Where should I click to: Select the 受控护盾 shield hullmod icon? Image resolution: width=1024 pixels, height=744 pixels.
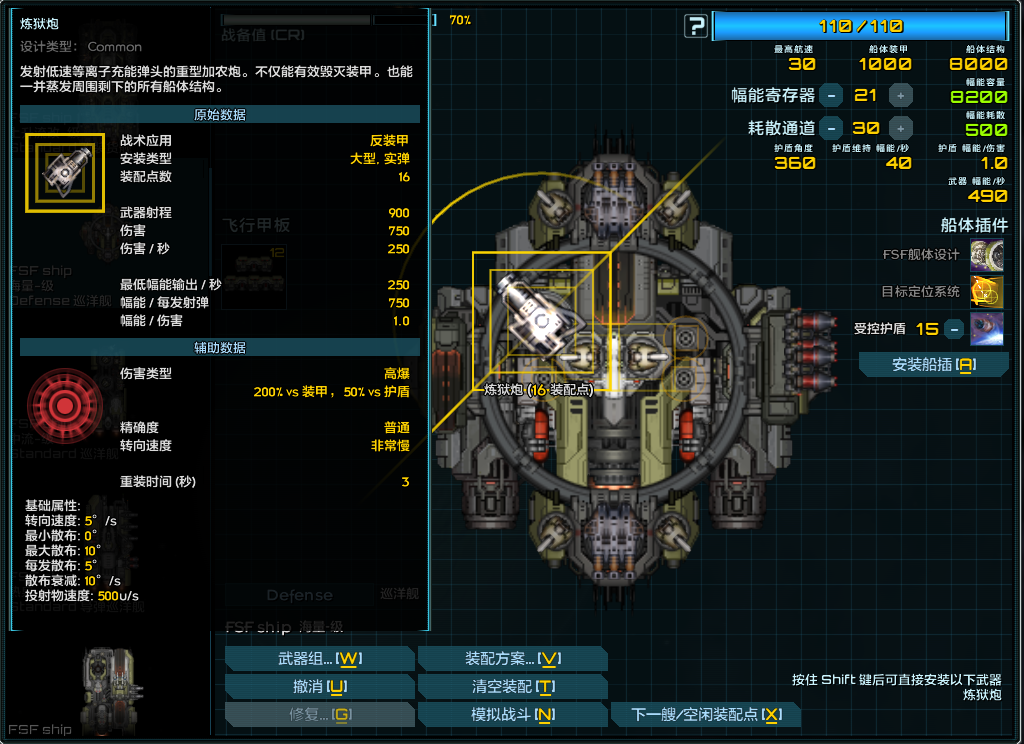click(987, 328)
